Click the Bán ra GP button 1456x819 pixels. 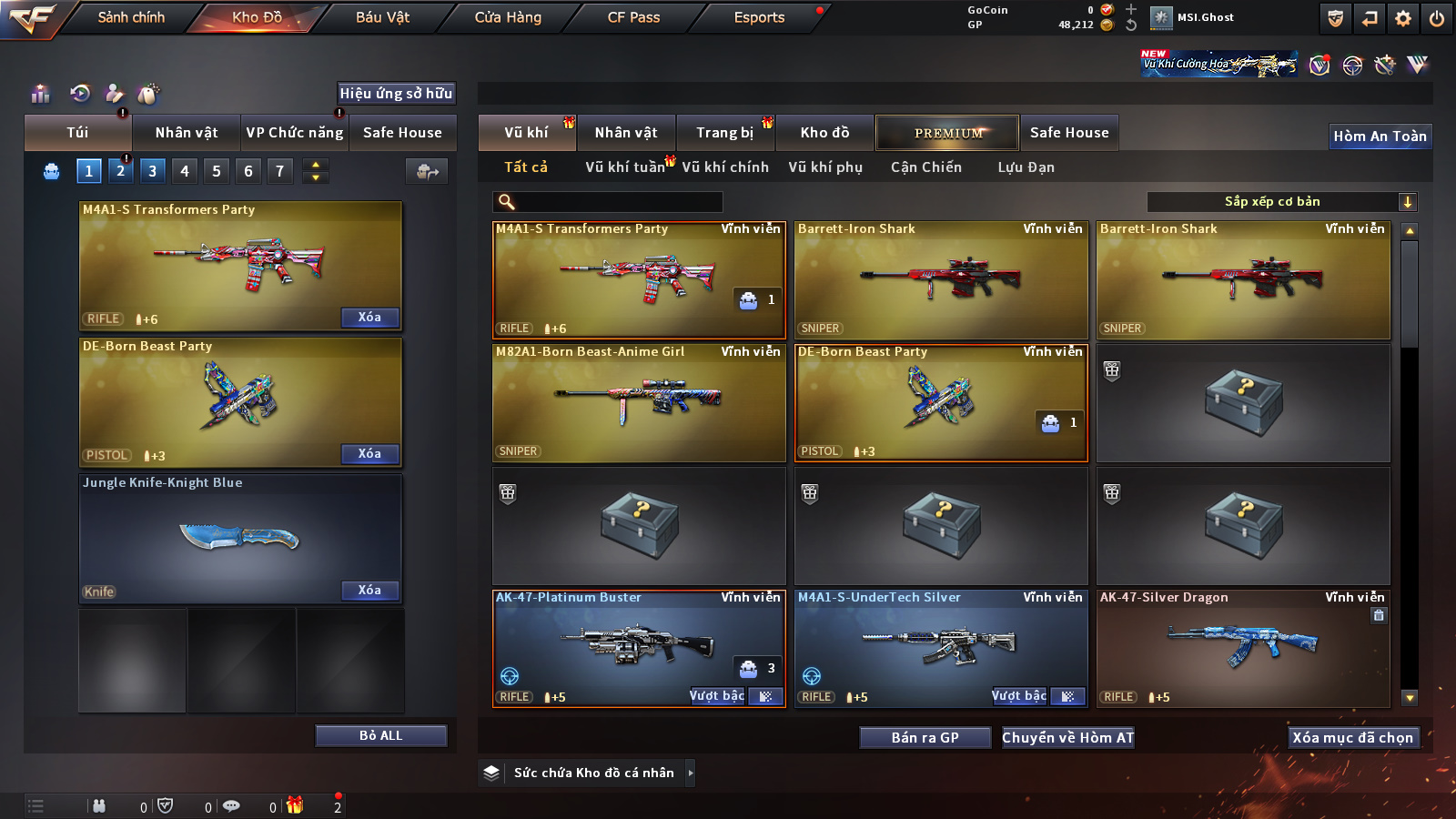point(925,737)
